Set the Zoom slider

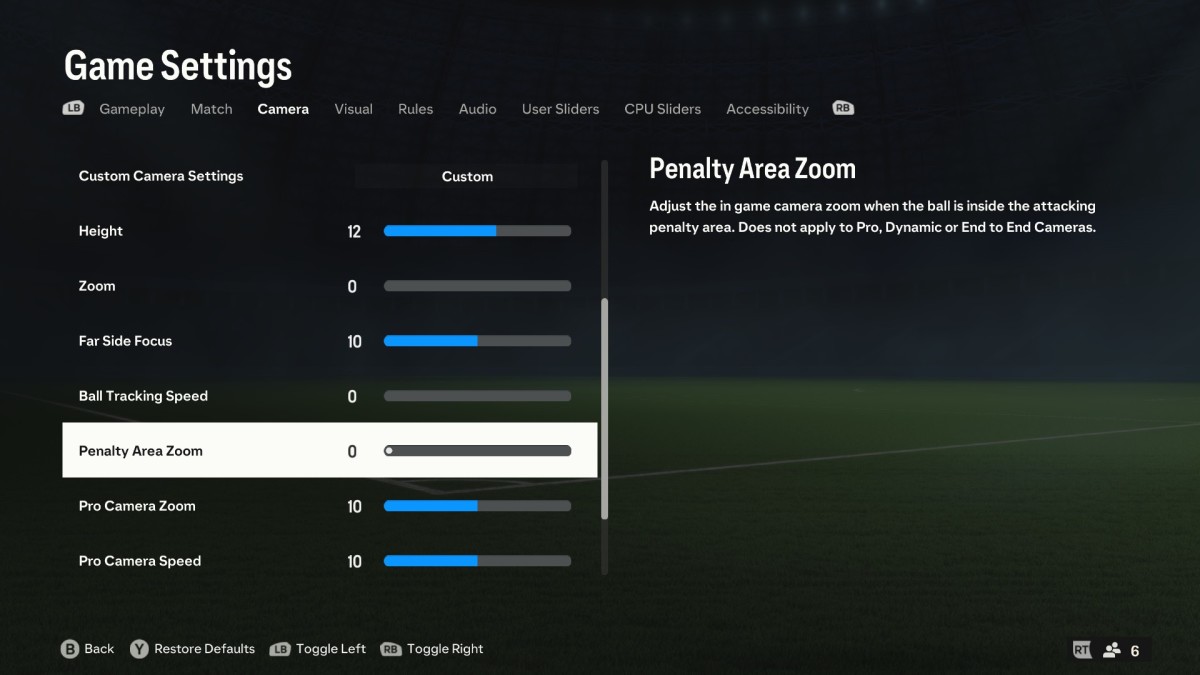477,286
